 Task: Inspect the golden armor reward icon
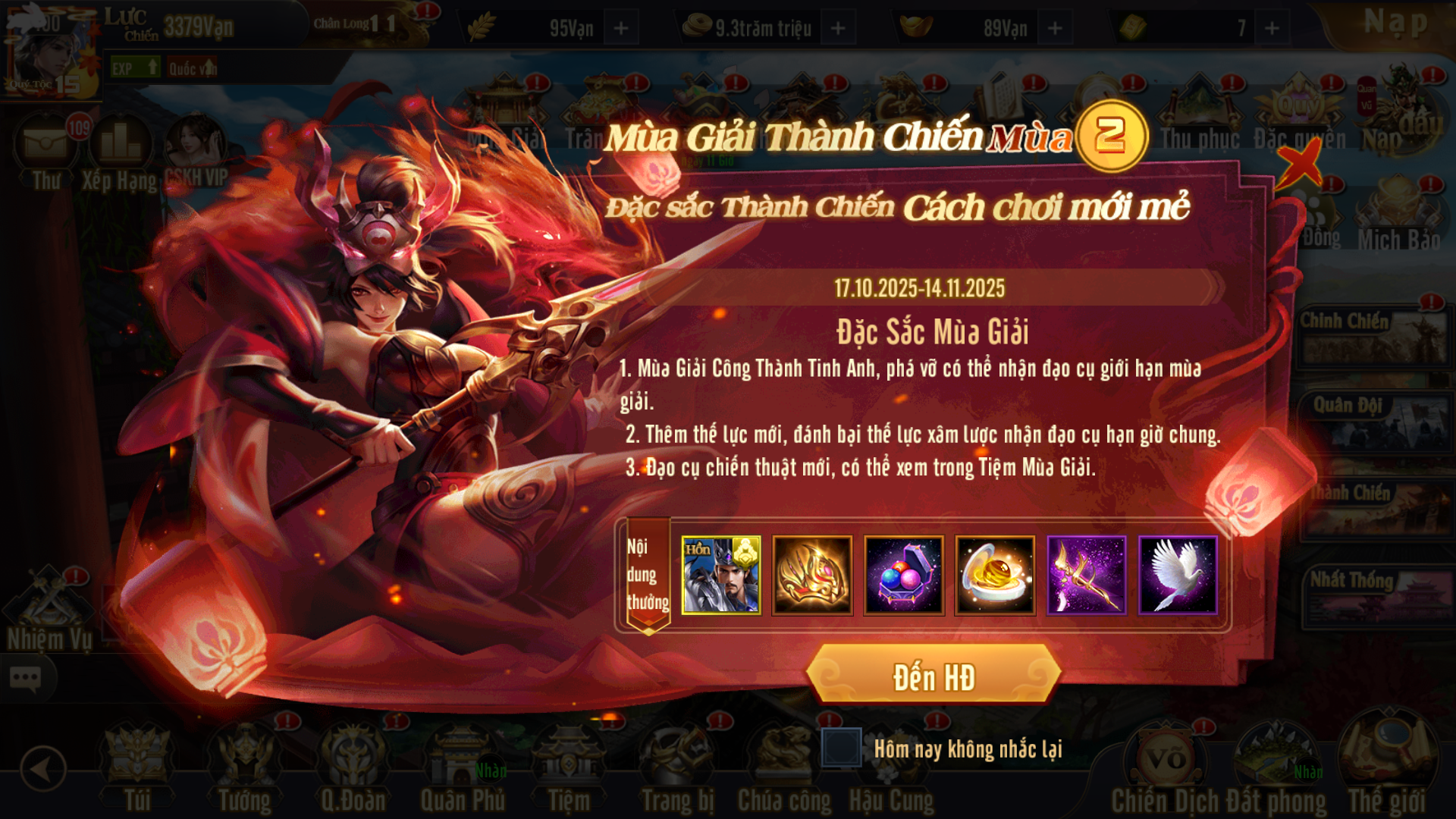(x=812, y=575)
